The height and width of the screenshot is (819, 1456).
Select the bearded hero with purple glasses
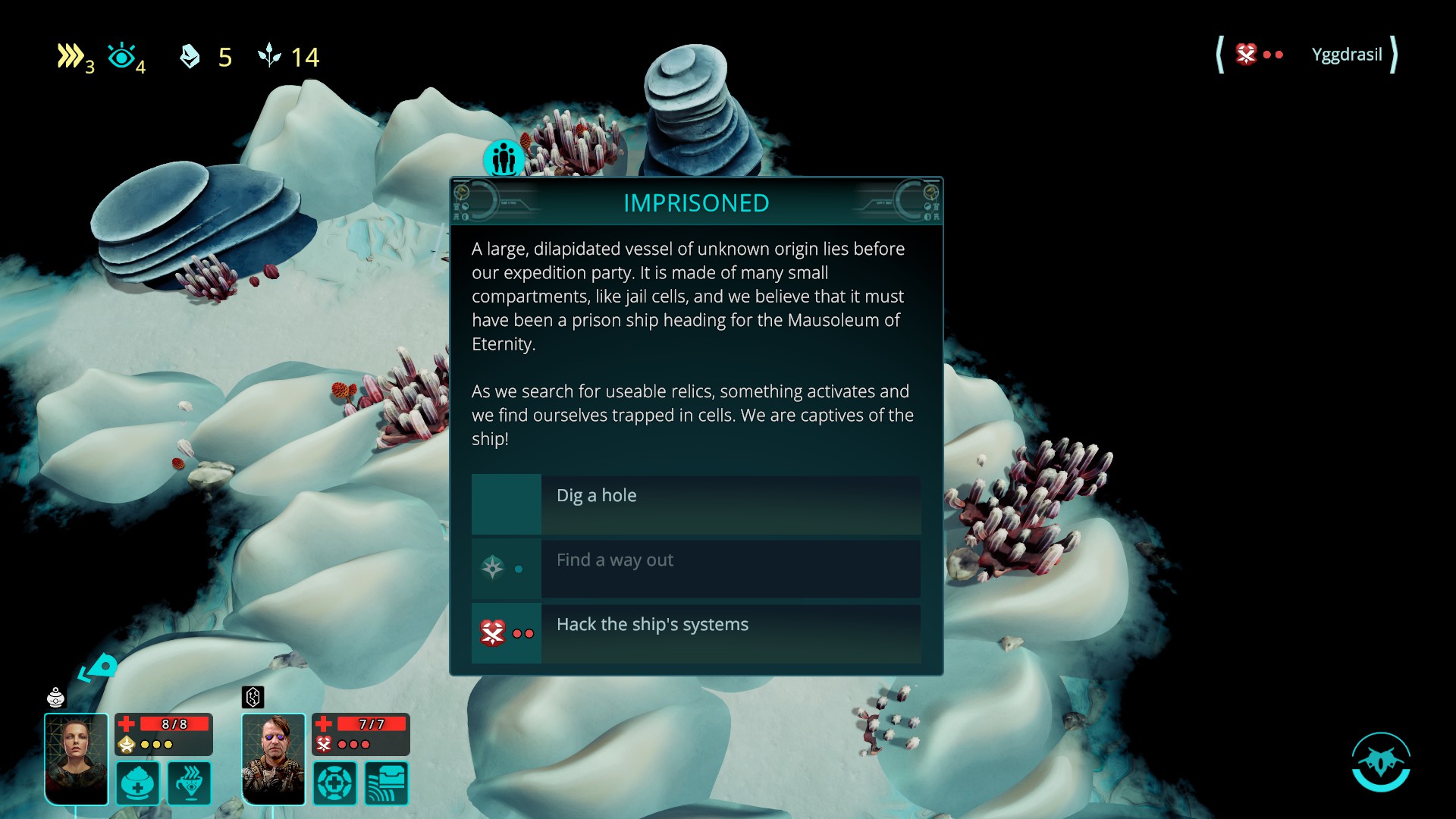[273, 758]
